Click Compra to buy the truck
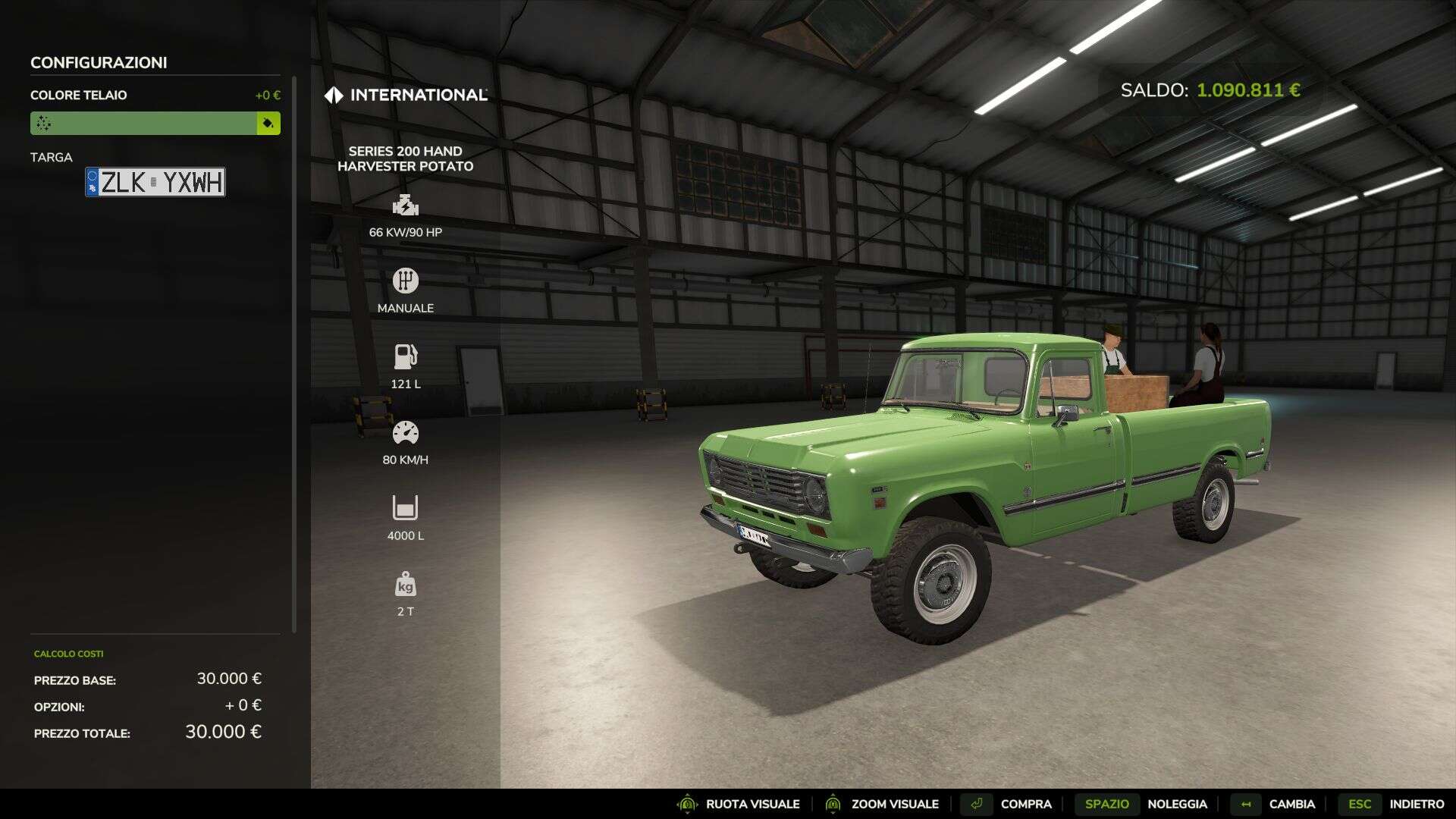 tap(1025, 803)
